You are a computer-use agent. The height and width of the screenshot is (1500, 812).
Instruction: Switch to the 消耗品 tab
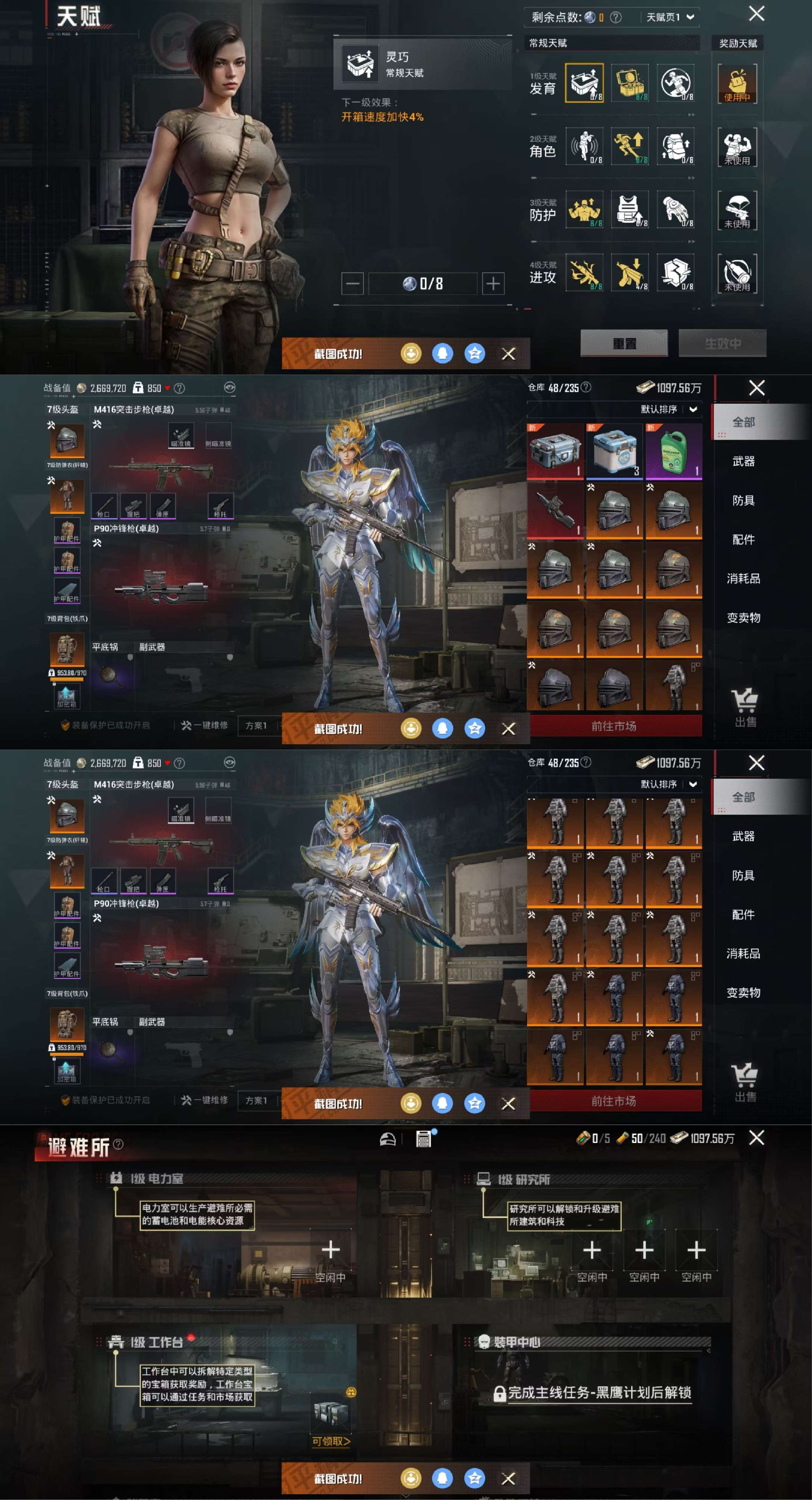pos(743,579)
